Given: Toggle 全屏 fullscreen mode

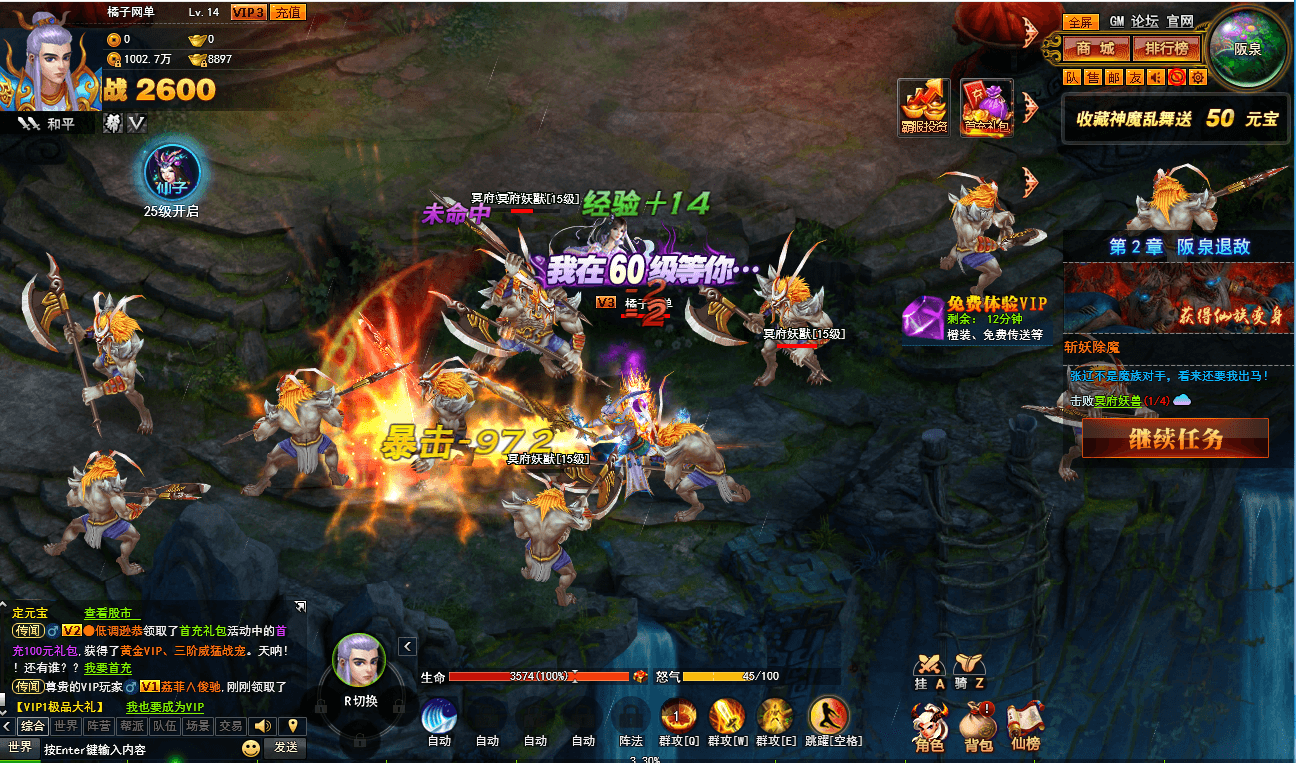Looking at the screenshot, I should (x=1081, y=22).
